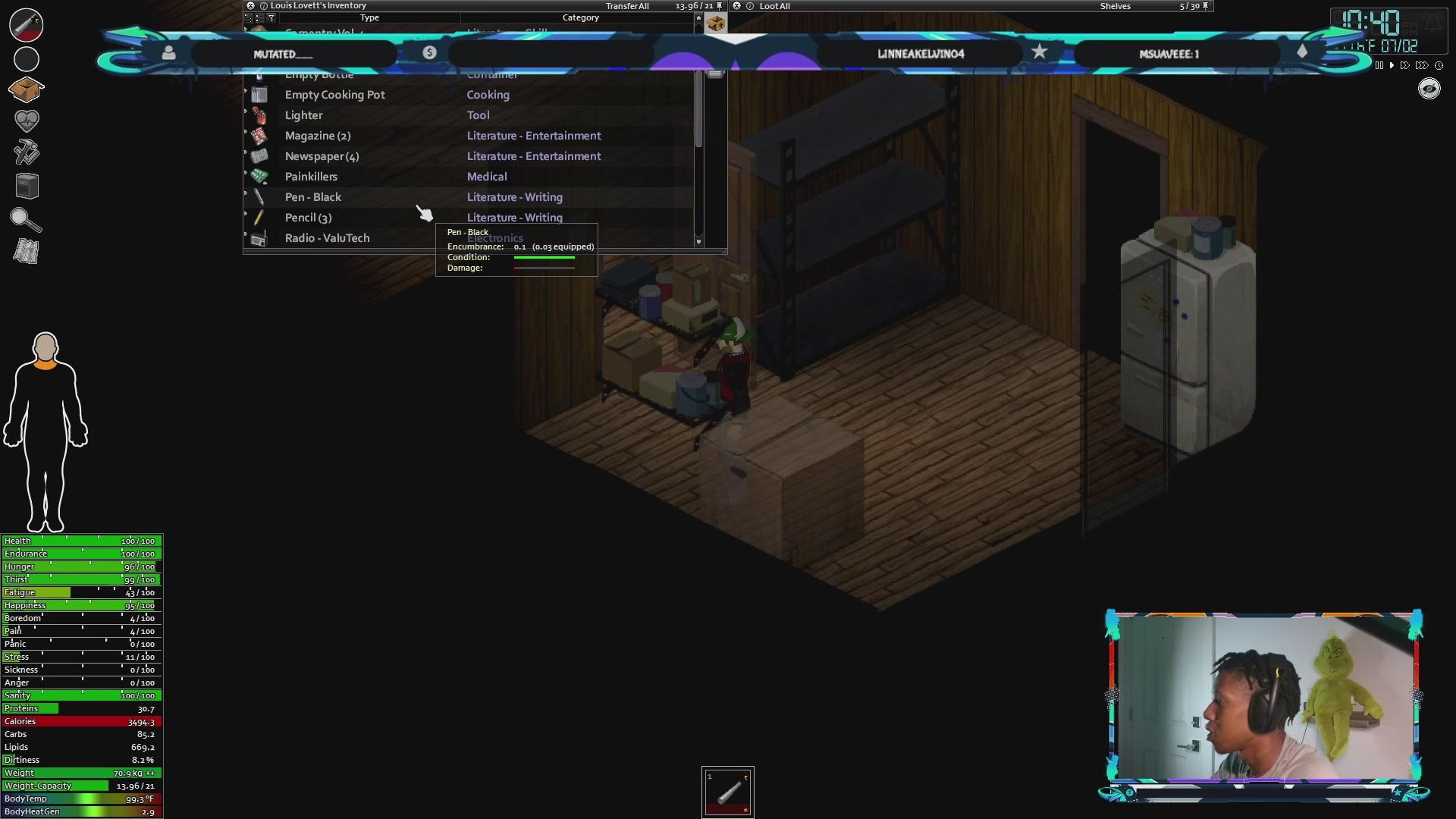Click the Fatigue progress bar
This screenshot has width=1456, height=819.
coord(81,592)
